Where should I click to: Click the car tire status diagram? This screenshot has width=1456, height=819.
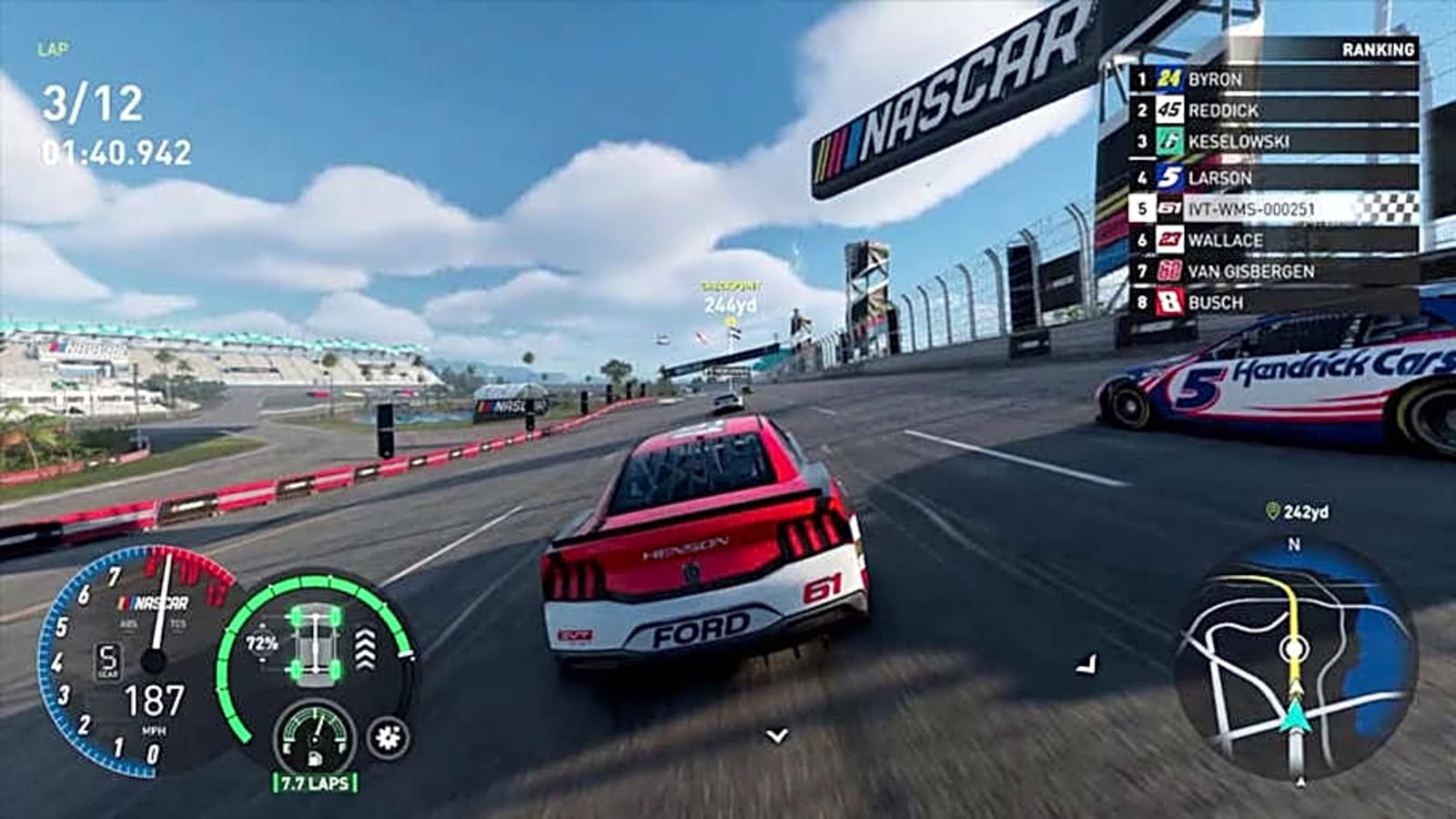(315, 645)
